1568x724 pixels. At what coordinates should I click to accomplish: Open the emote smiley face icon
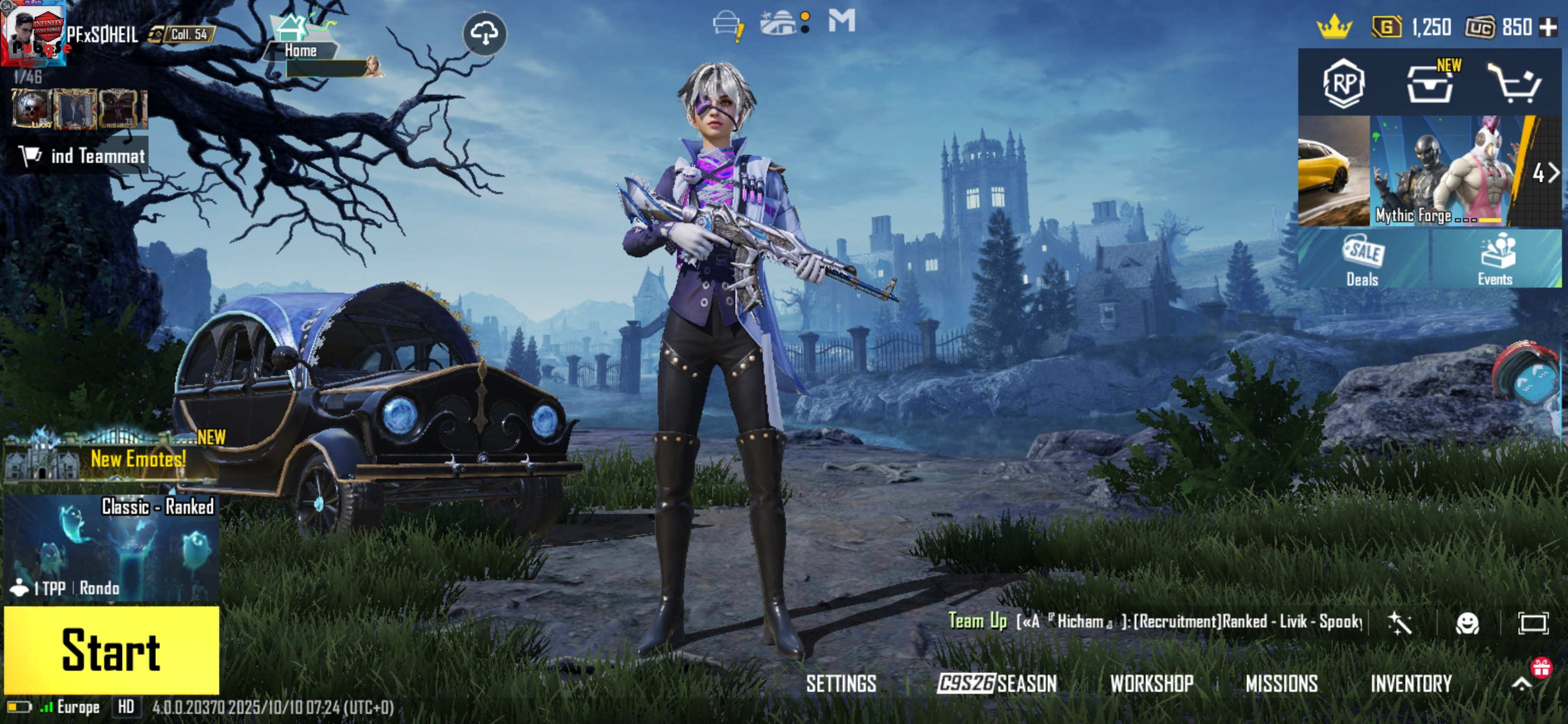1467,623
